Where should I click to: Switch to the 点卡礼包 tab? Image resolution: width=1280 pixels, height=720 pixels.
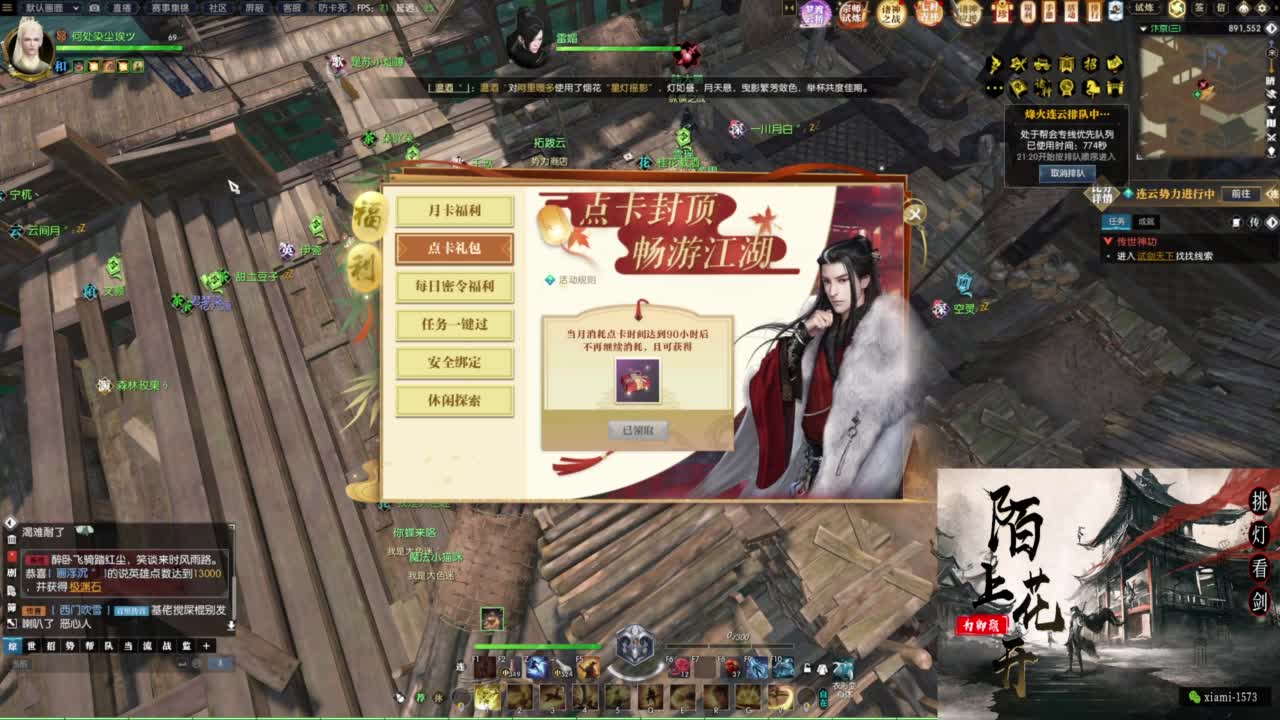pos(455,248)
